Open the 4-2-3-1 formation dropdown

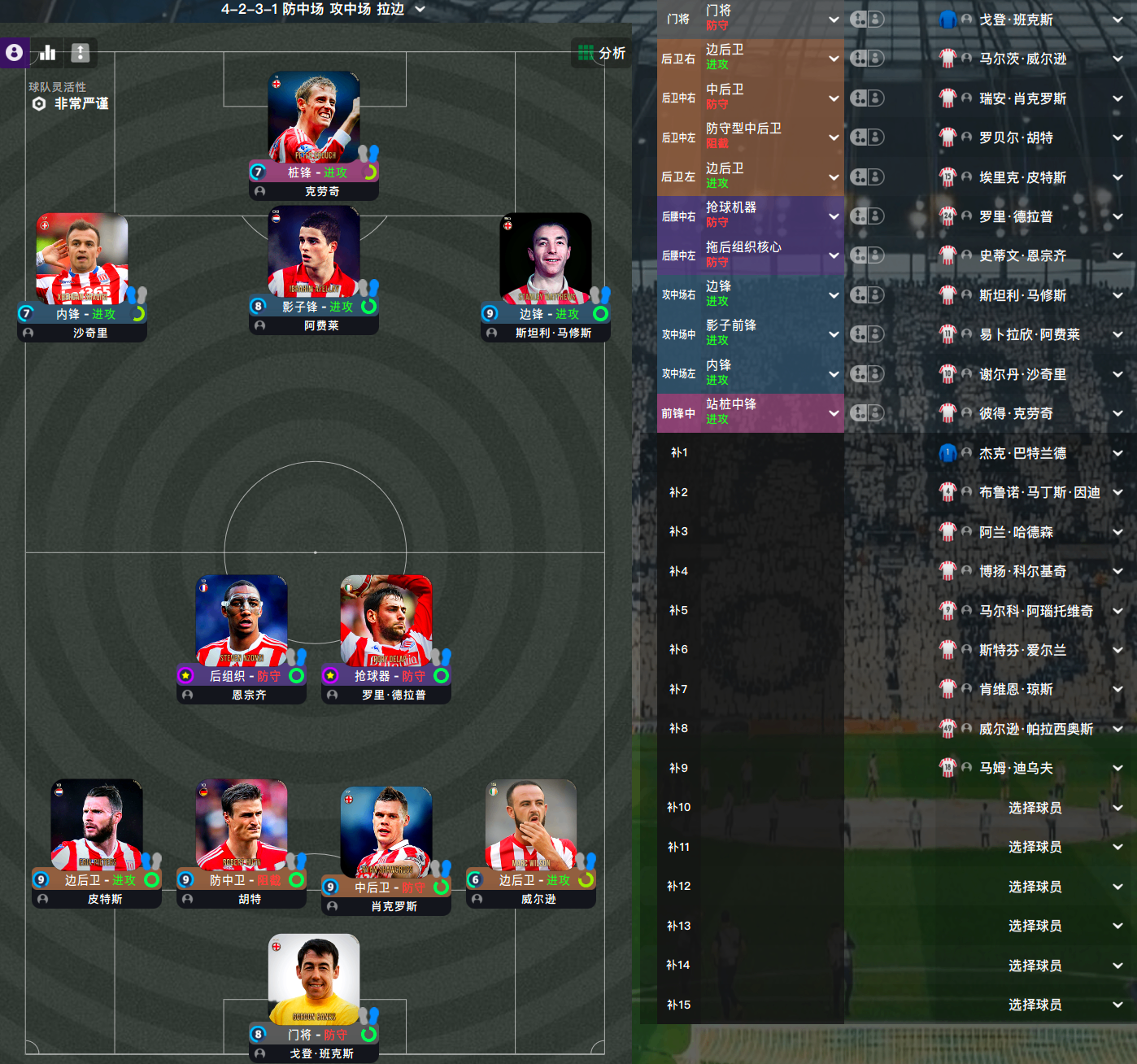[420, 9]
